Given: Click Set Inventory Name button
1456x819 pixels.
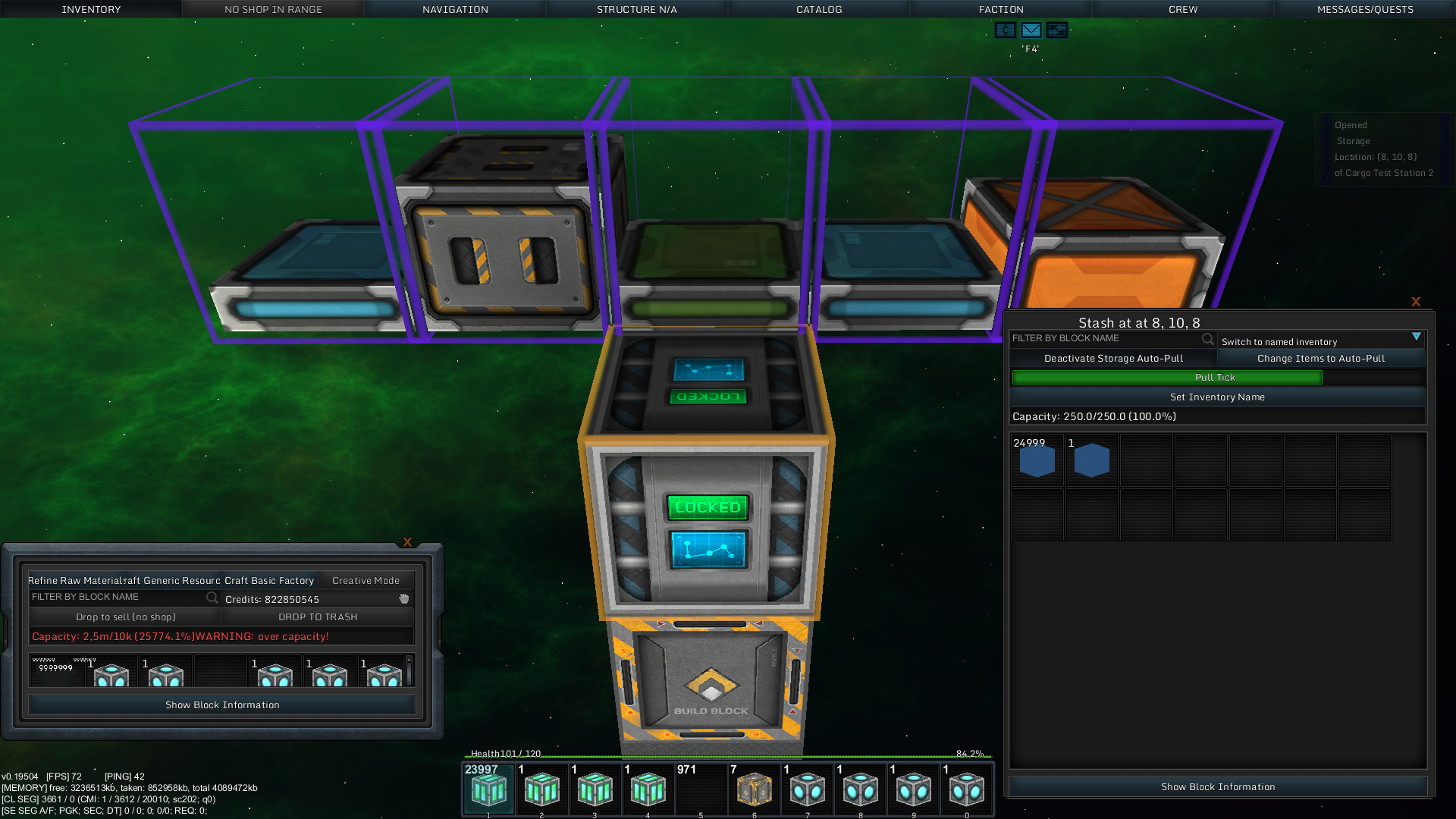Looking at the screenshot, I should pyautogui.click(x=1217, y=397).
